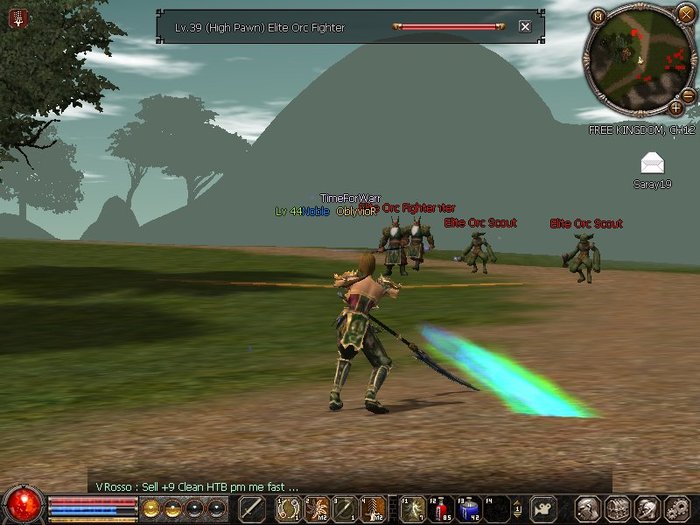Toggle the camera mode button
The image size is (700, 525).
coord(543,508)
